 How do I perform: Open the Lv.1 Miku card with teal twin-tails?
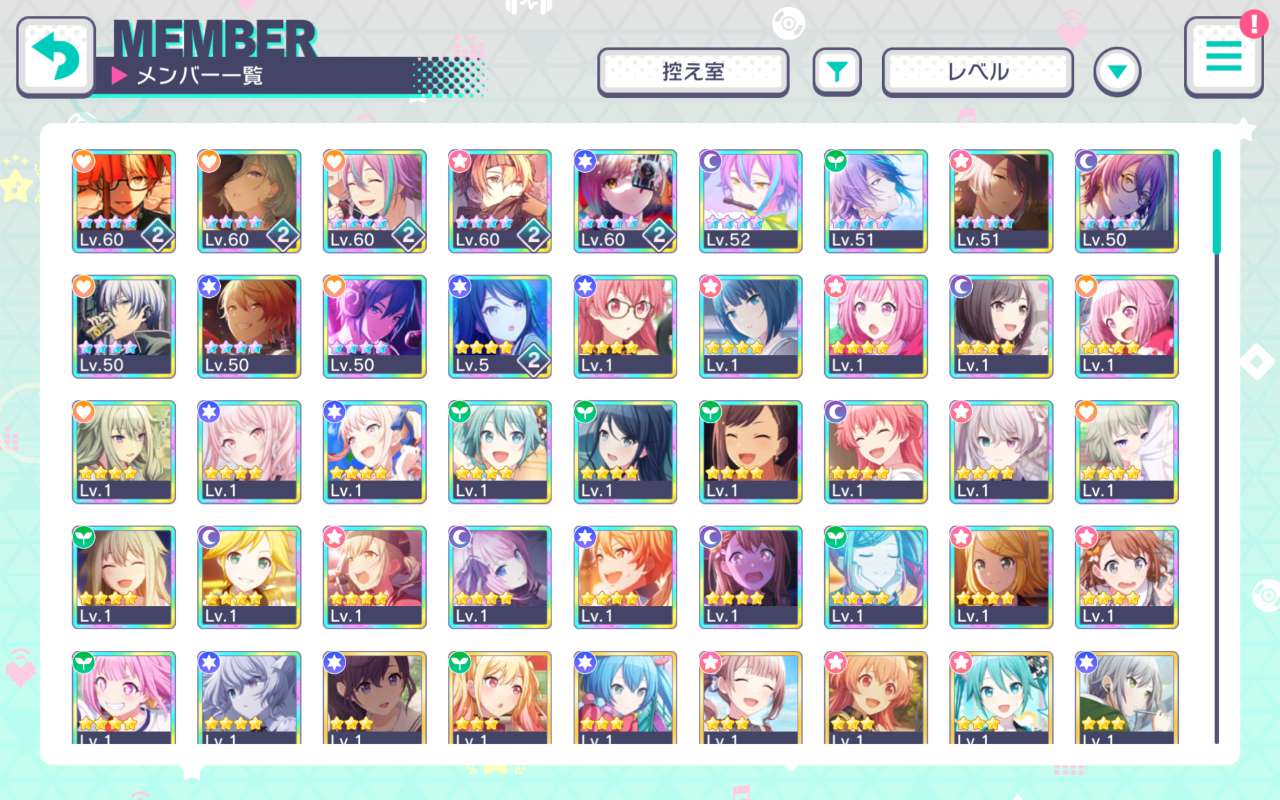pyautogui.click(x=1000, y=700)
